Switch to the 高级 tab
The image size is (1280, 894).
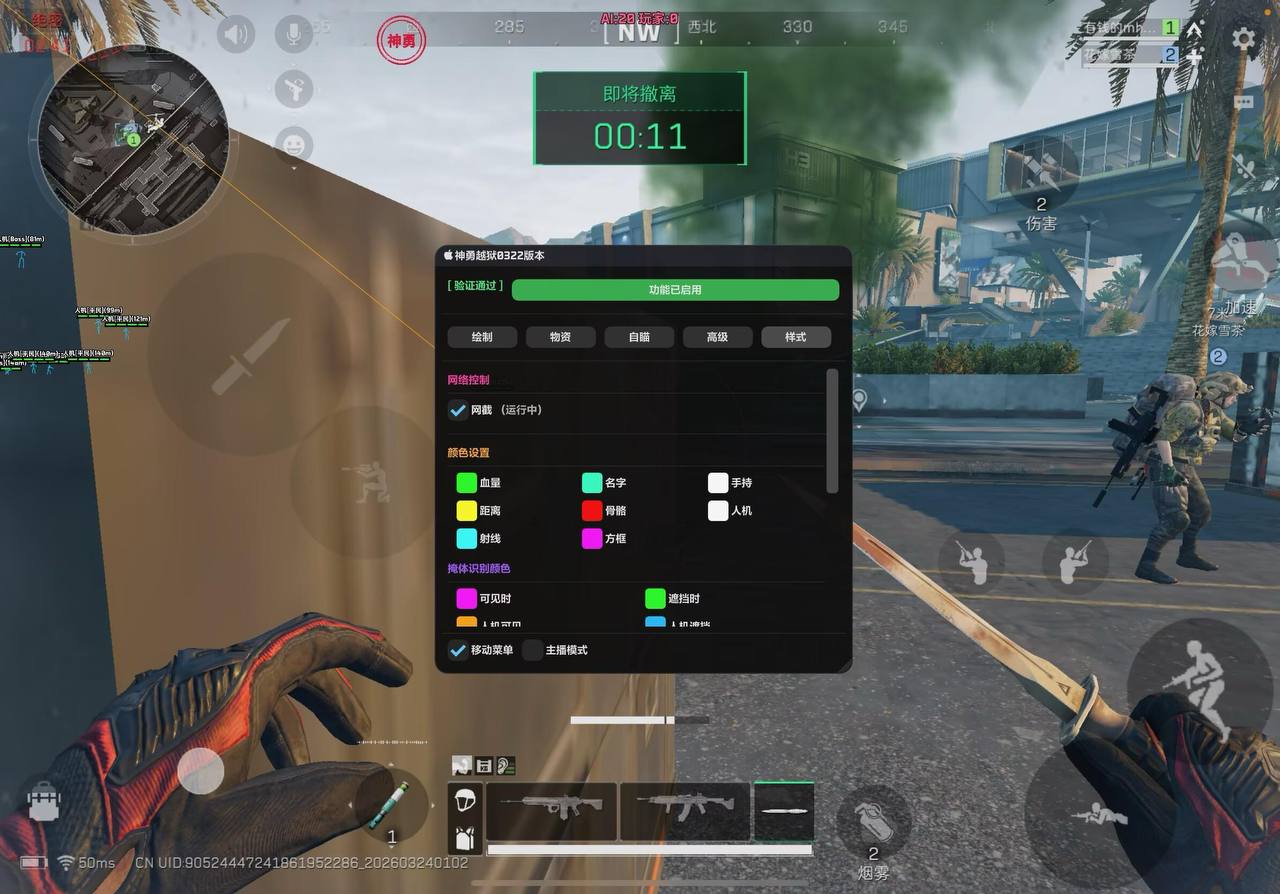point(717,337)
